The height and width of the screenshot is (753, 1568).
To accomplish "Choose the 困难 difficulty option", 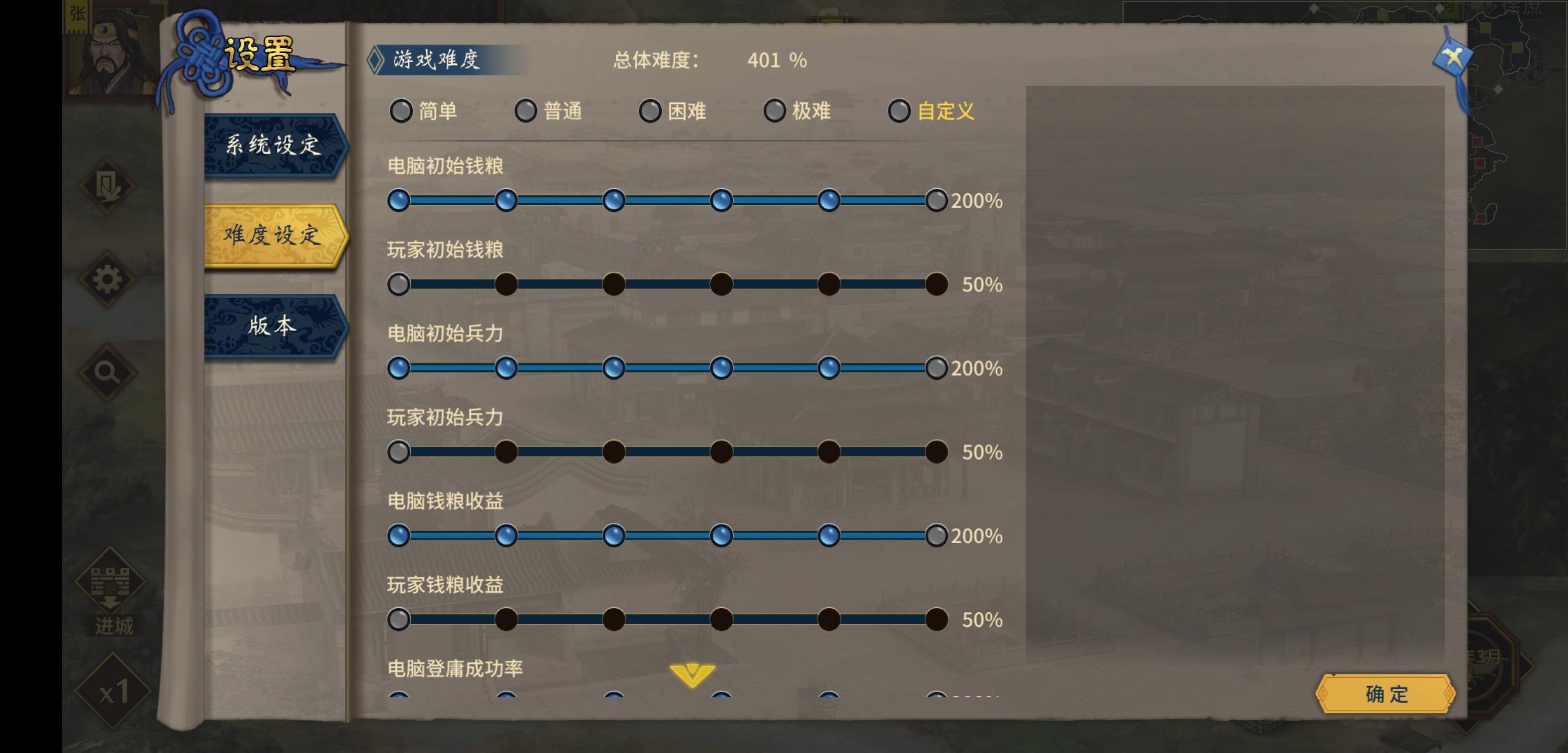I will 650,111.
